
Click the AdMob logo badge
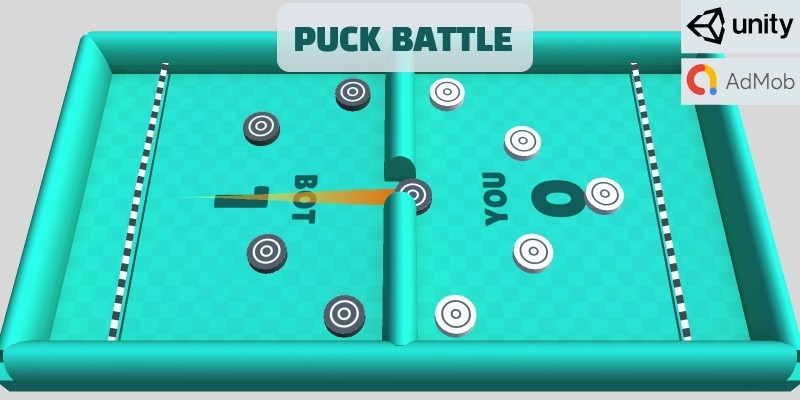click(x=740, y=80)
